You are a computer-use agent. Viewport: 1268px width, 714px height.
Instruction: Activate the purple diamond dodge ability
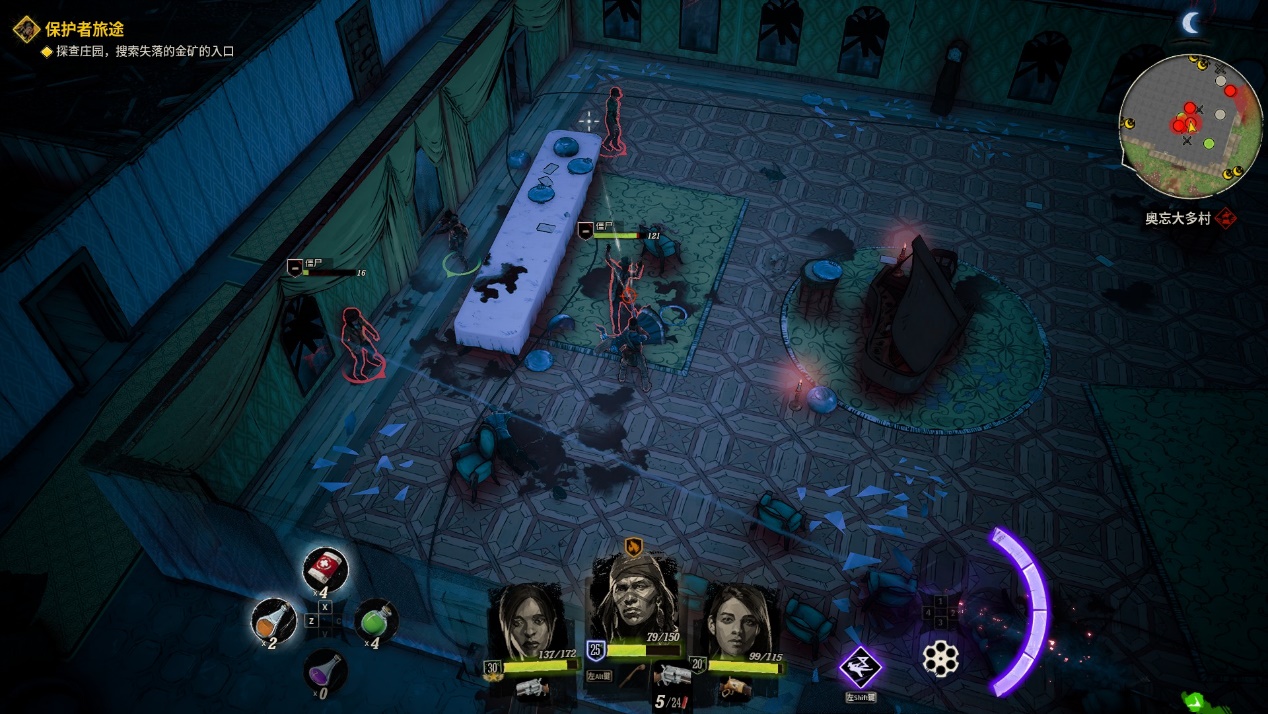[860, 667]
